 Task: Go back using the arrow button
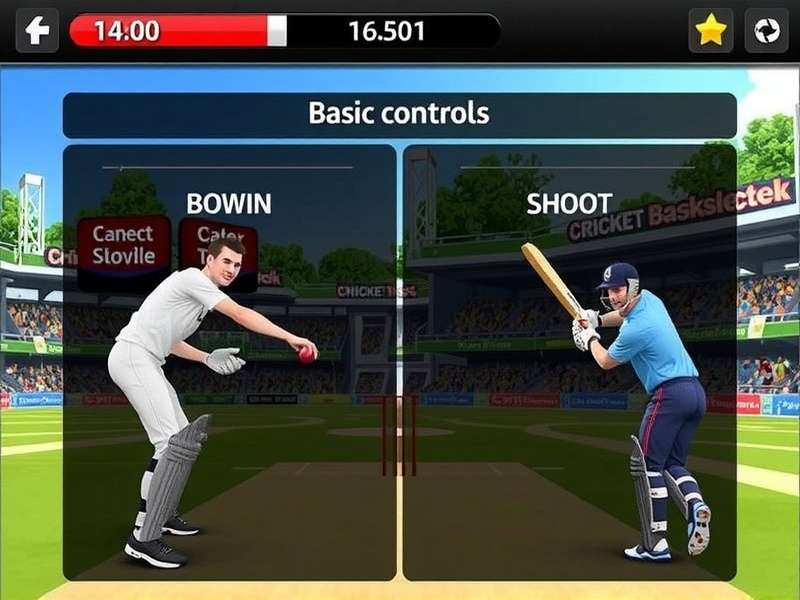click(x=37, y=31)
